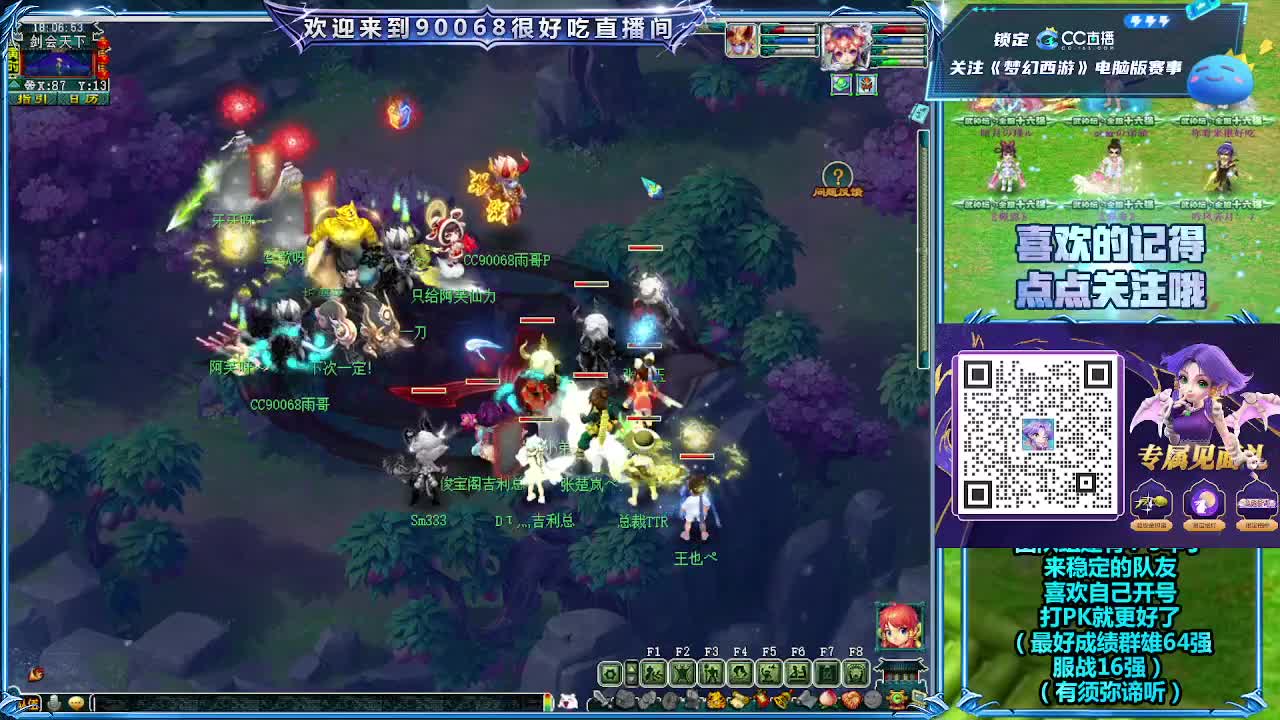Collapse the minimap using the green arrow
This screenshot has height=720, width=1280.
click(x=14, y=85)
